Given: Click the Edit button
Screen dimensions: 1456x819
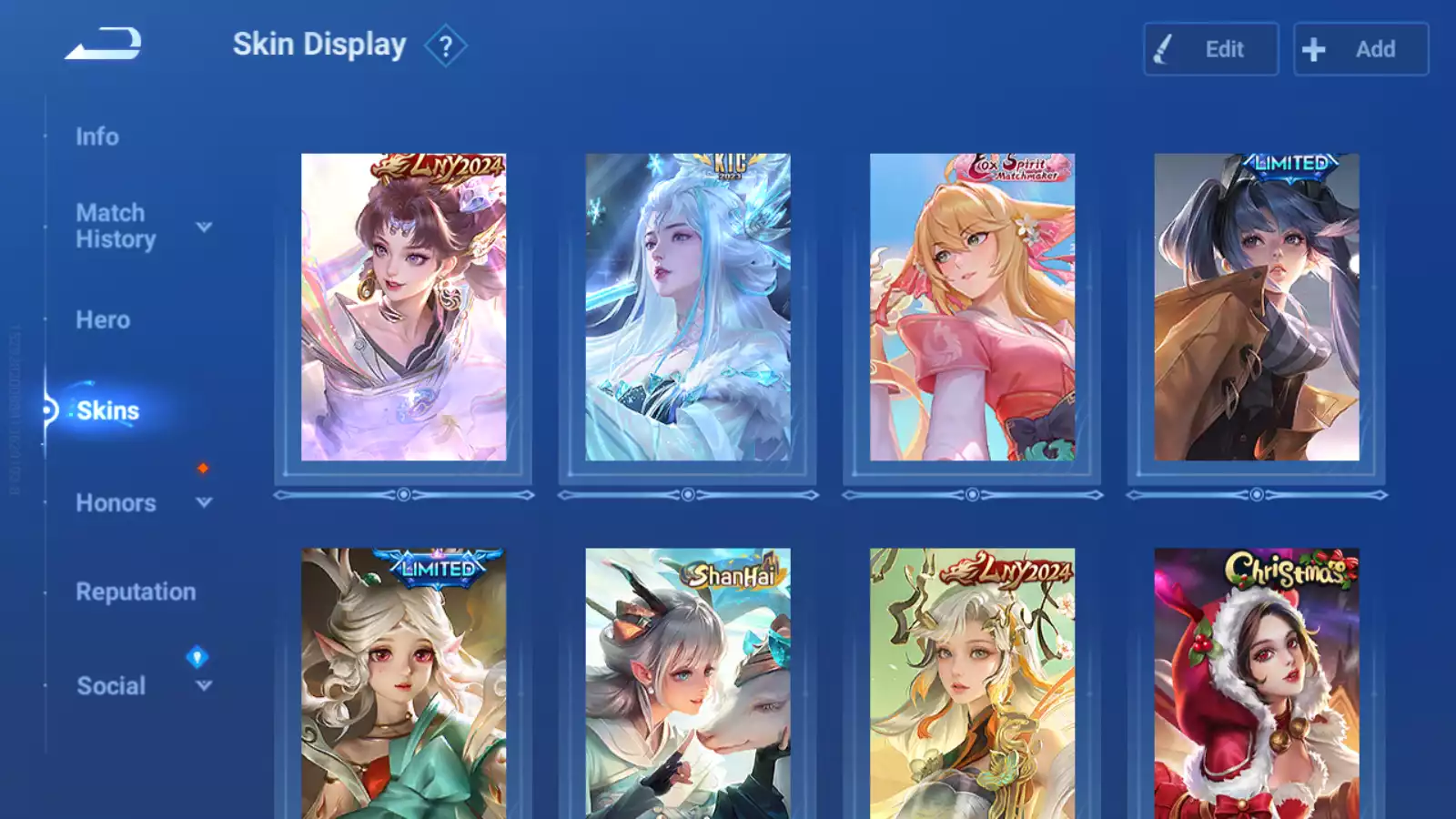Looking at the screenshot, I should click(x=1210, y=49).
